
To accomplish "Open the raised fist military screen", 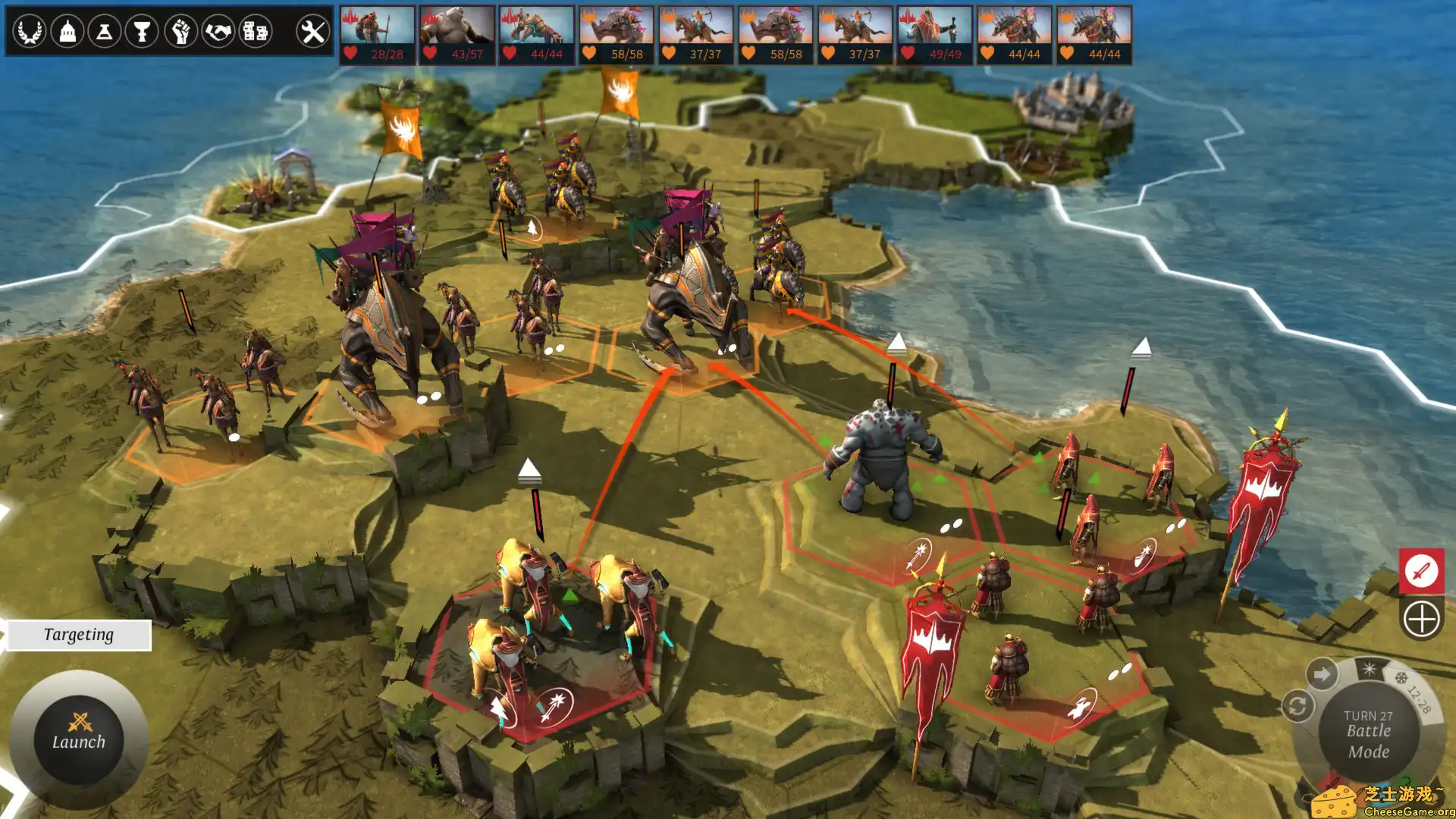I will point(180,32).
